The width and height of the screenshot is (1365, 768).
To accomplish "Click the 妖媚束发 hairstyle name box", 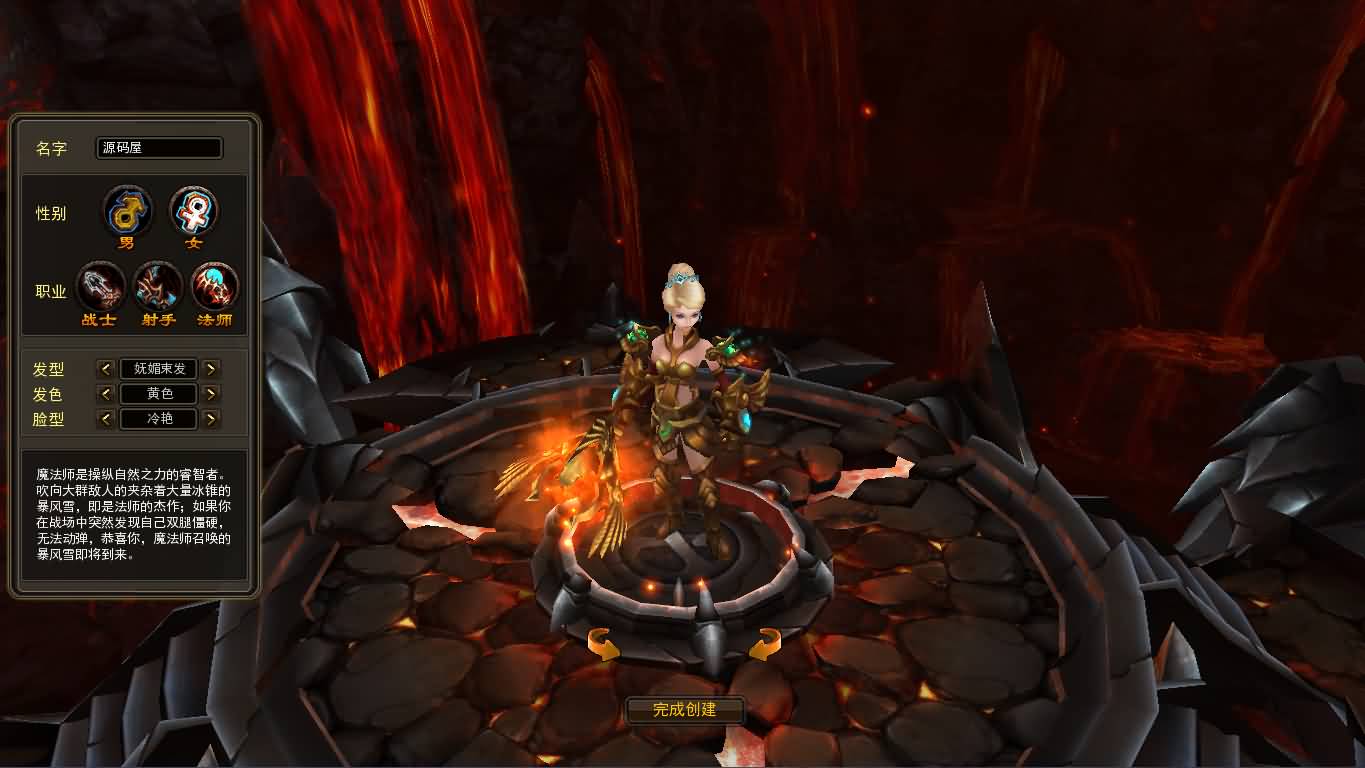I will (x=158, y=368).
